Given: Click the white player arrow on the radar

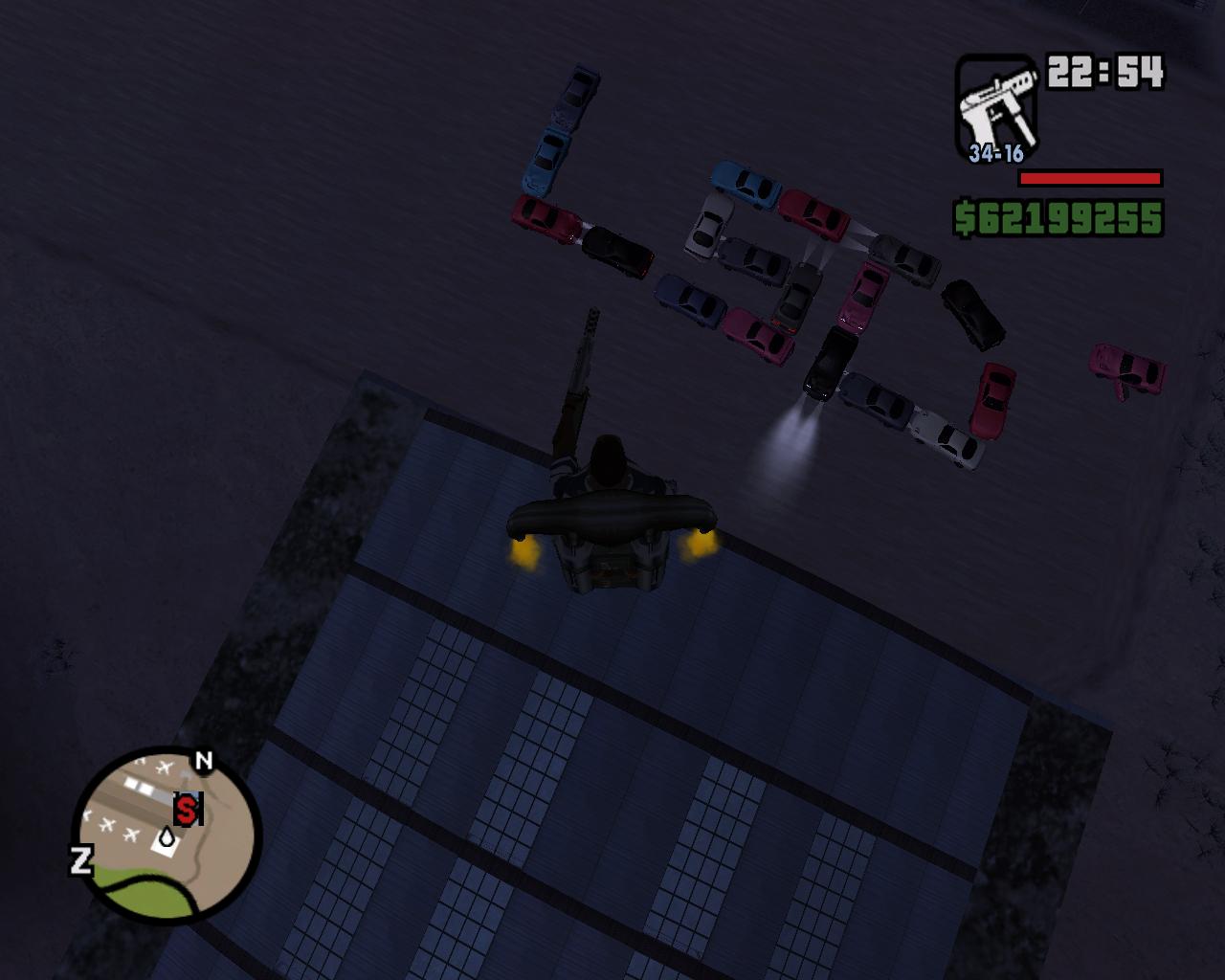Looking at the screenshot, I should coord(167,838).
